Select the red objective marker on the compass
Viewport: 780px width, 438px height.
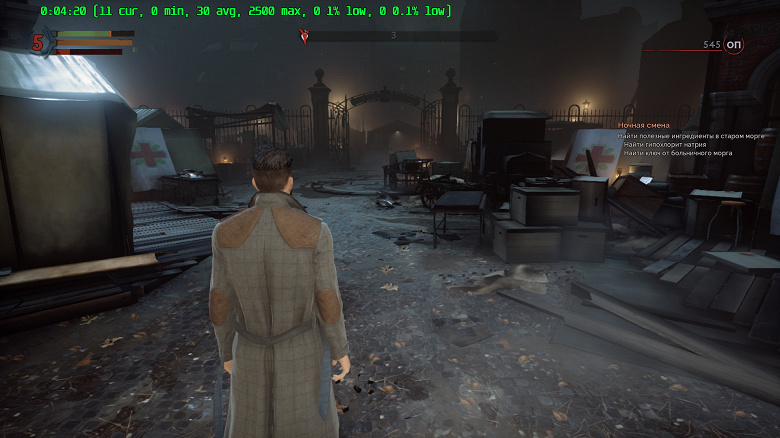[x=305, y=36]
